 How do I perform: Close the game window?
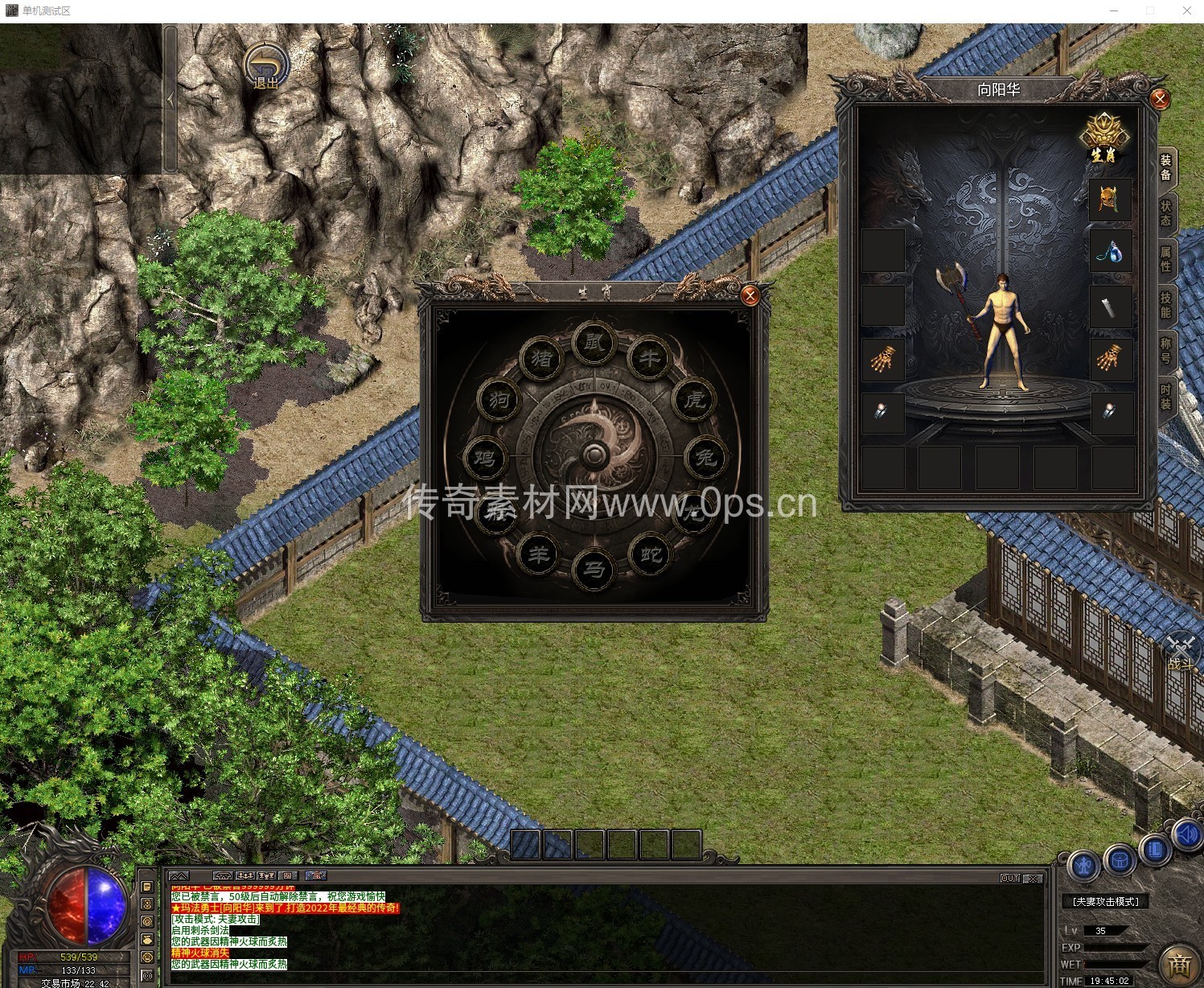[x=1187, y=10]
